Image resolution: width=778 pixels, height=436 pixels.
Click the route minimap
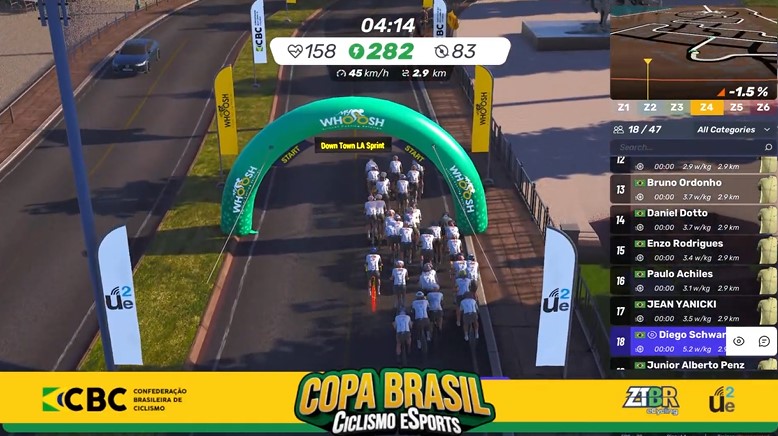pos(693,50)
